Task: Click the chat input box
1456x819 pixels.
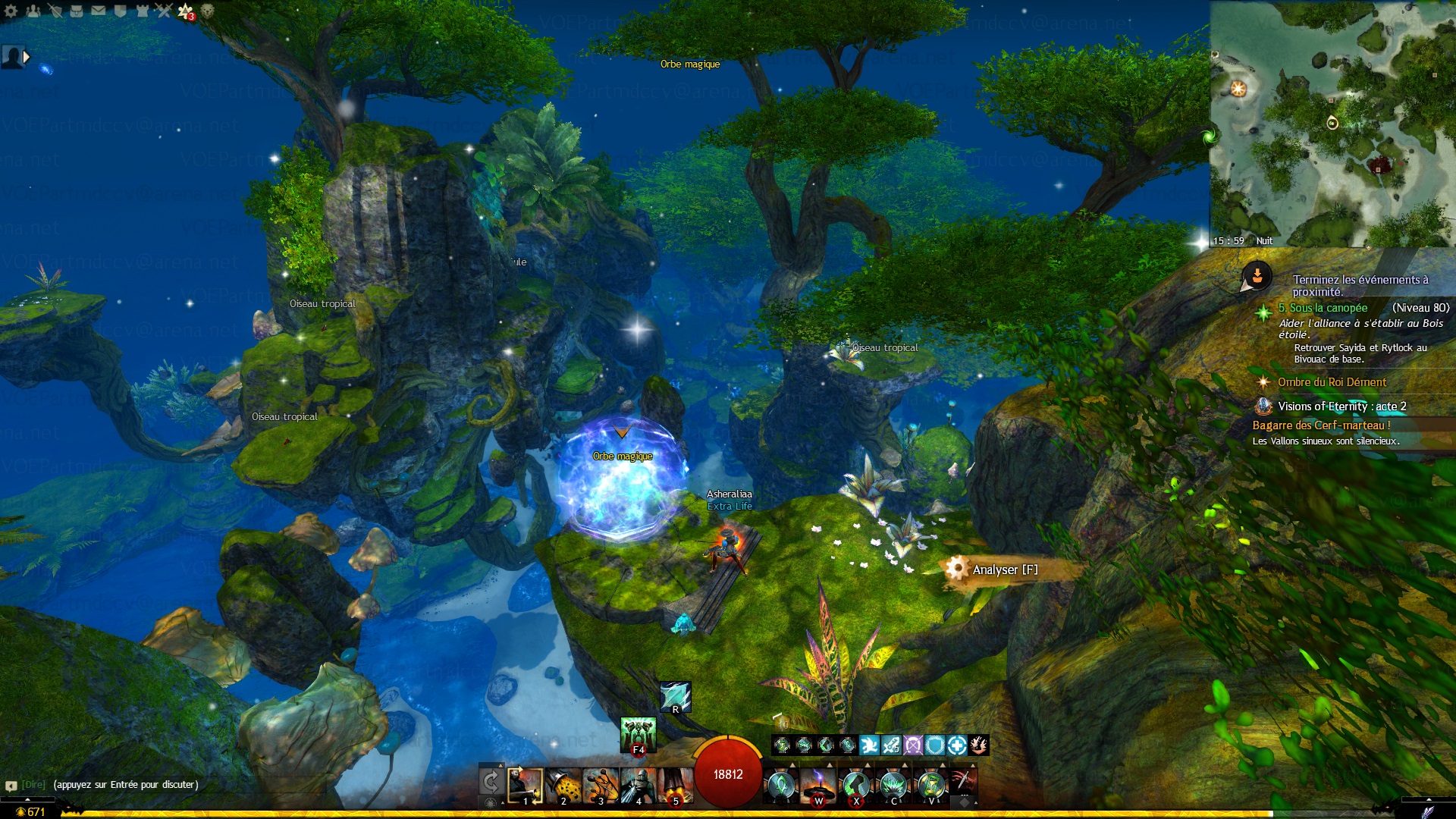Action: (x=126, y=785)
